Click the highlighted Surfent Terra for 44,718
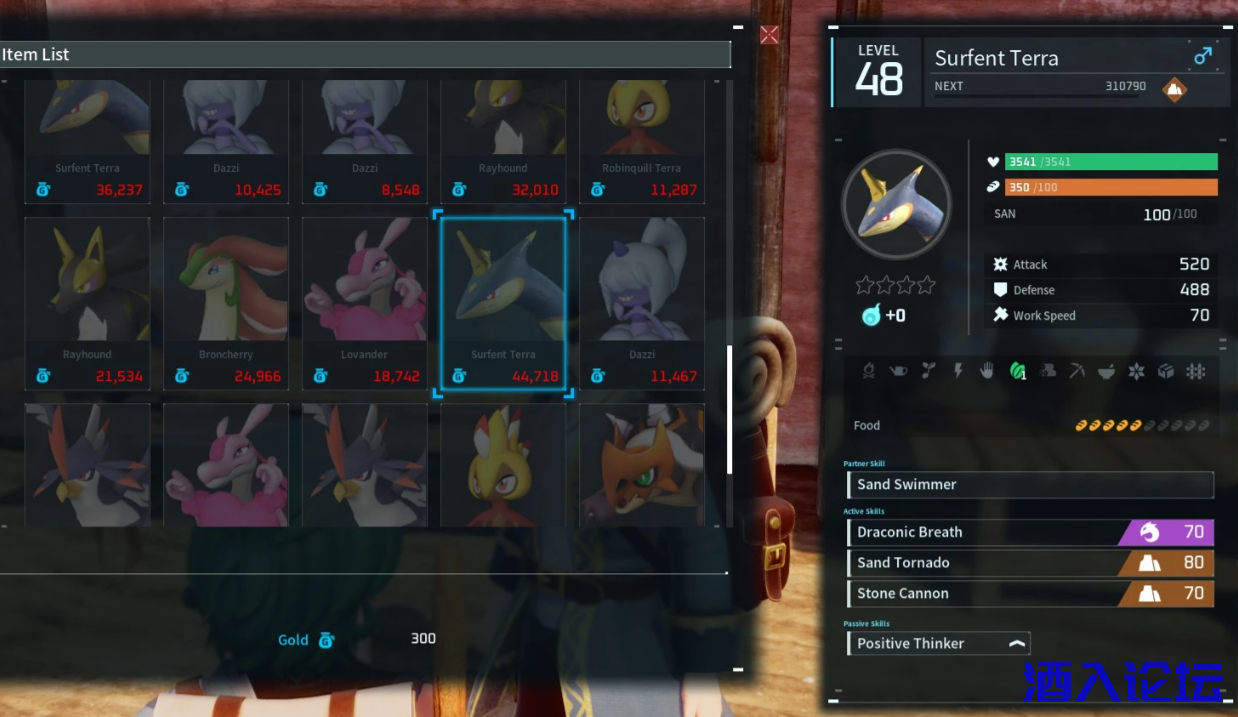This screenshot has width=1238, height=717. (503, 303)
